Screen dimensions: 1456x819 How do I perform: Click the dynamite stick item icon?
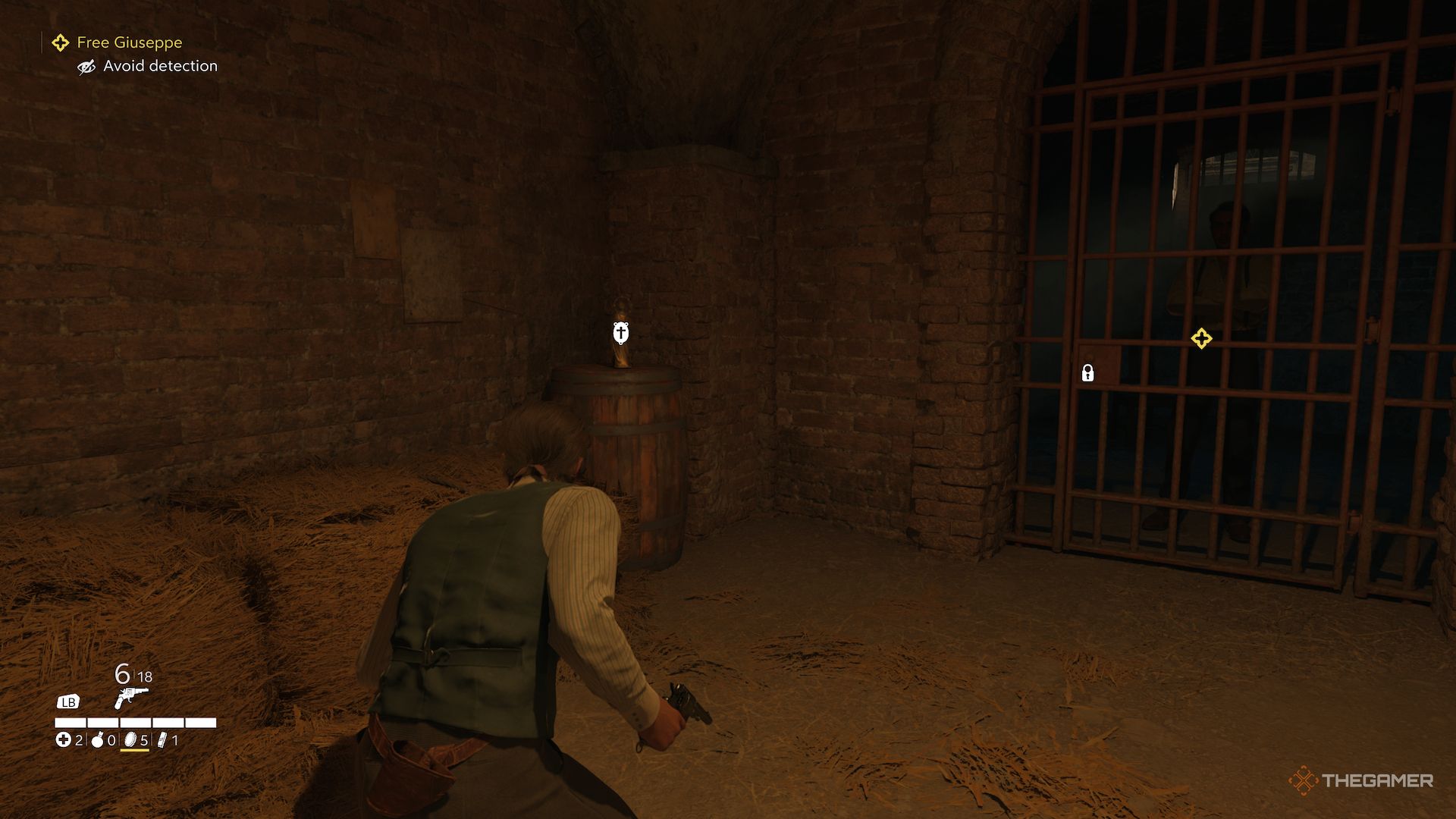162,741
